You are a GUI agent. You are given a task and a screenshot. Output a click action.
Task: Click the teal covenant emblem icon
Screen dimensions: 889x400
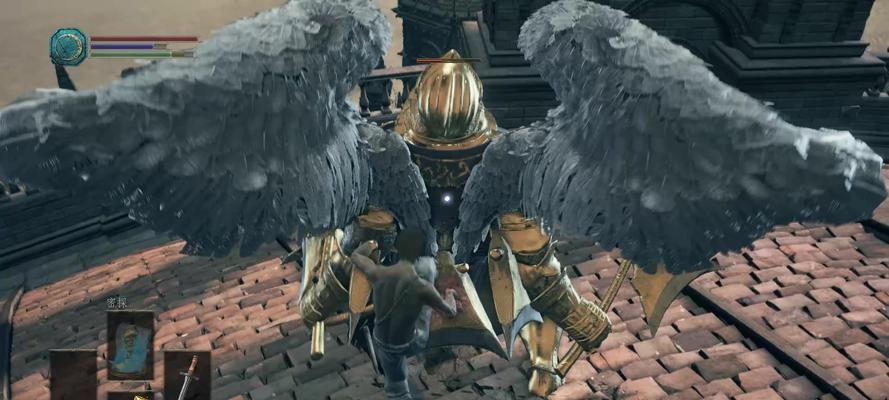[69, 46]
